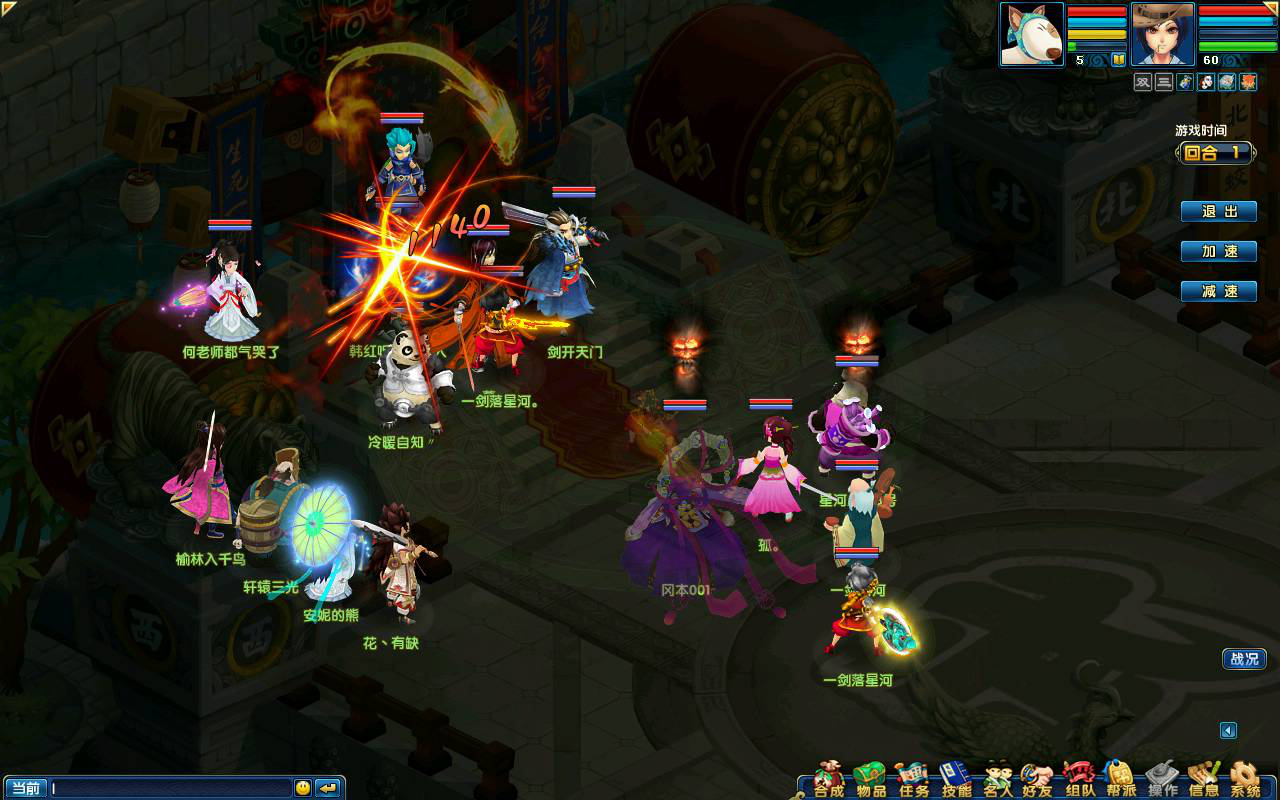
Task: Open the 系统 system settings gear
Action: 1245,780
